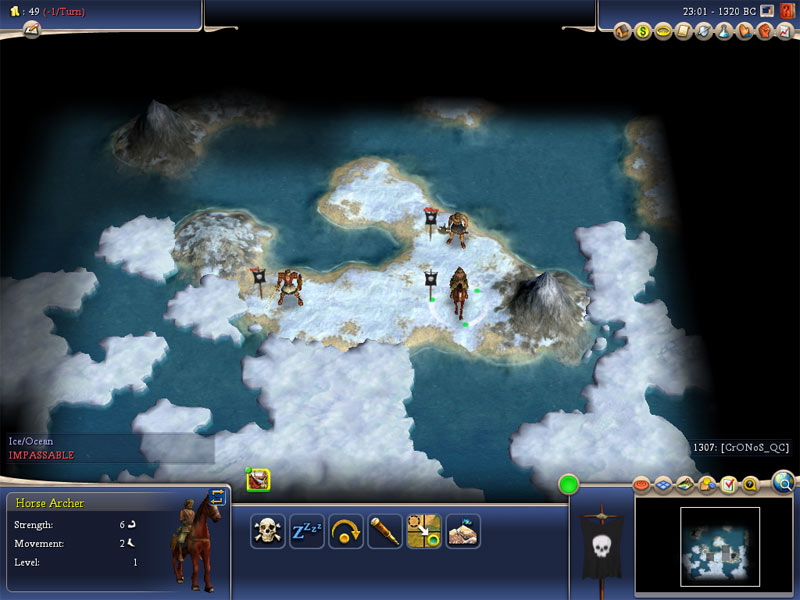End the turn with the green button
Image resolution: width=800 pixels, height=600 pixels.
point(570,486)
